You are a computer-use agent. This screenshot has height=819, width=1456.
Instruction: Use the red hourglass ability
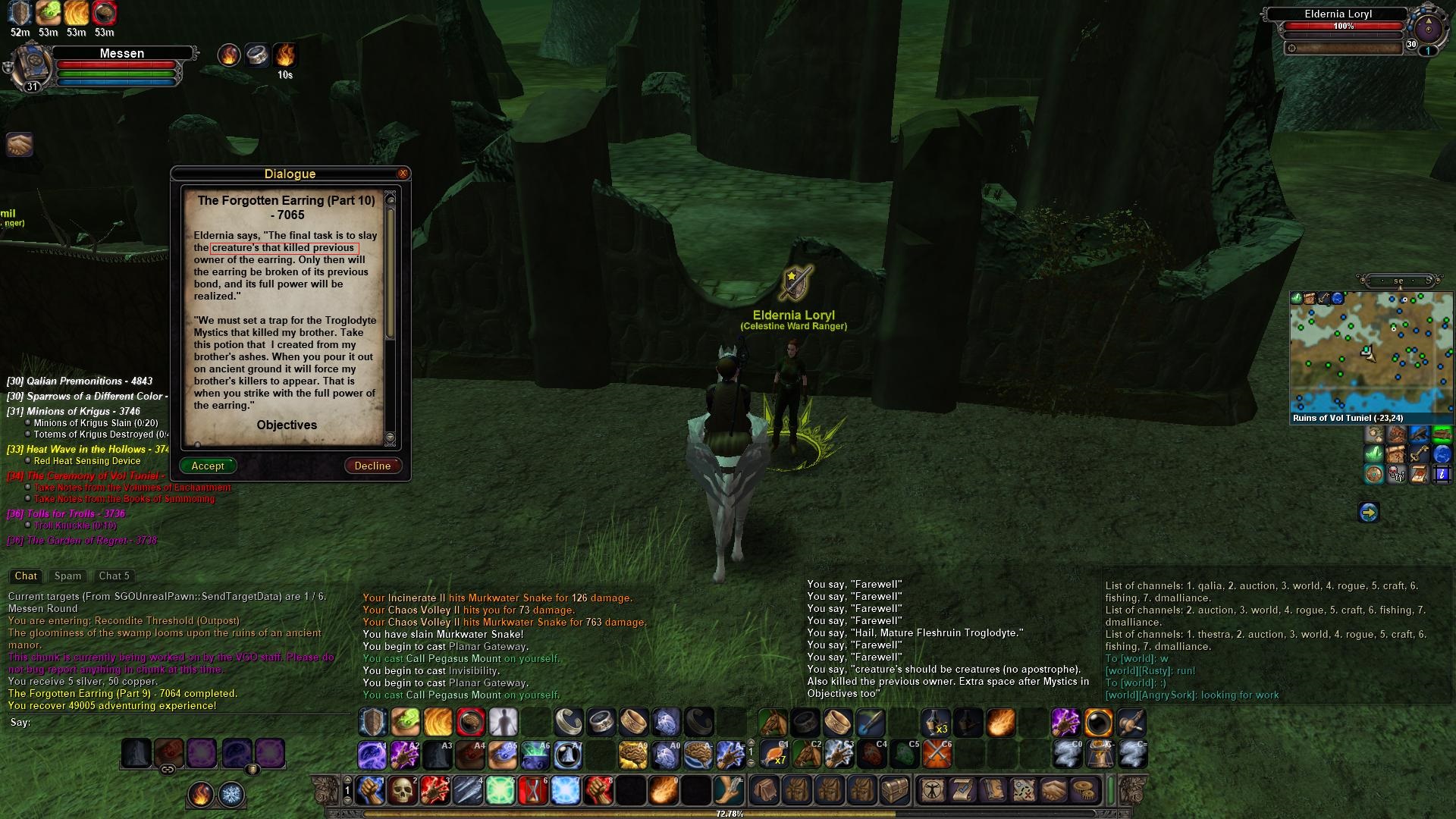tap(533, 791)
